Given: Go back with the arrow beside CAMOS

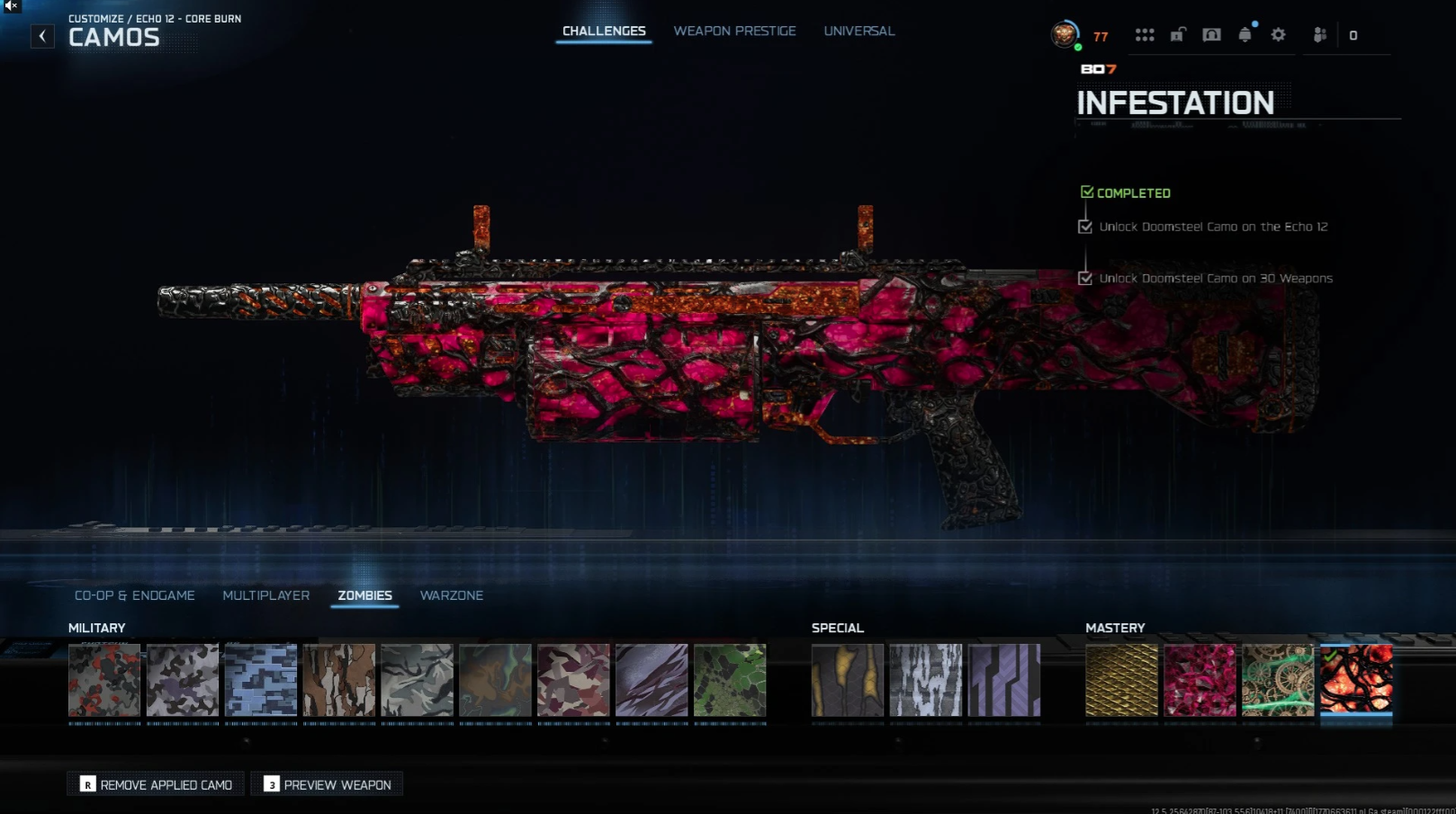Looking at the screenshot, I should point(42,36).
